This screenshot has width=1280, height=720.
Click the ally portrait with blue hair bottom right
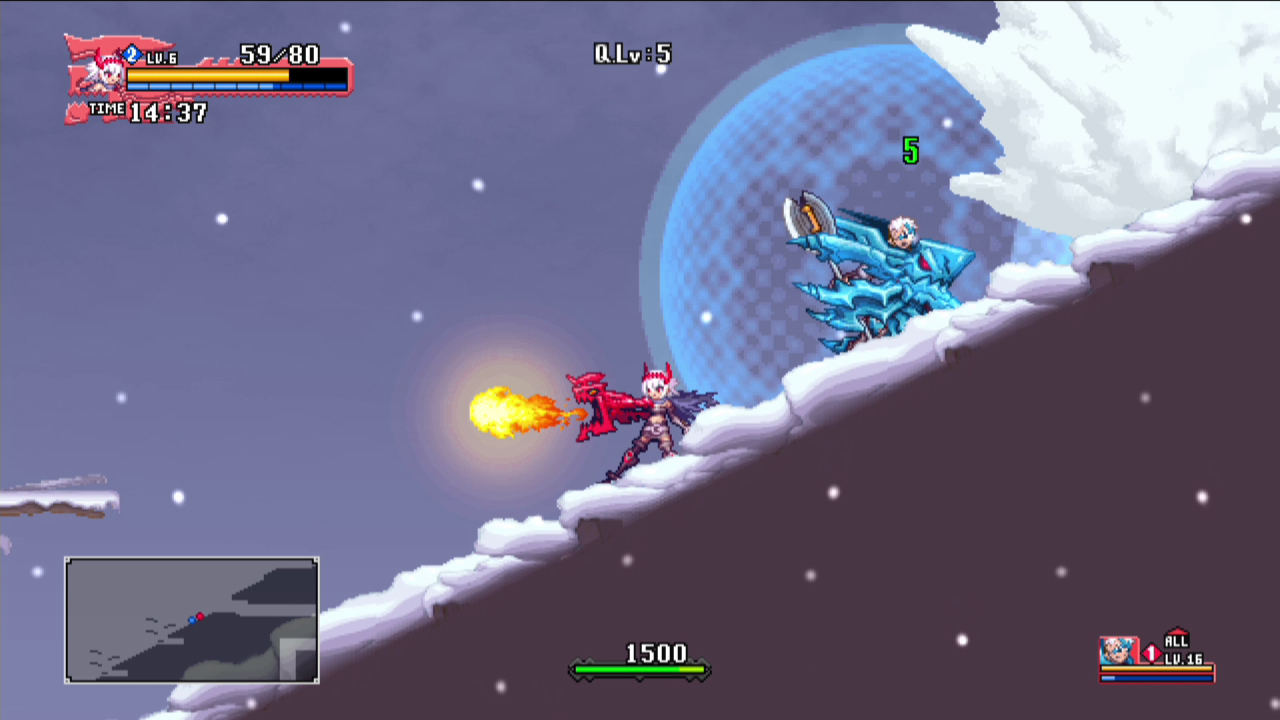click(x=1120, y=650)
